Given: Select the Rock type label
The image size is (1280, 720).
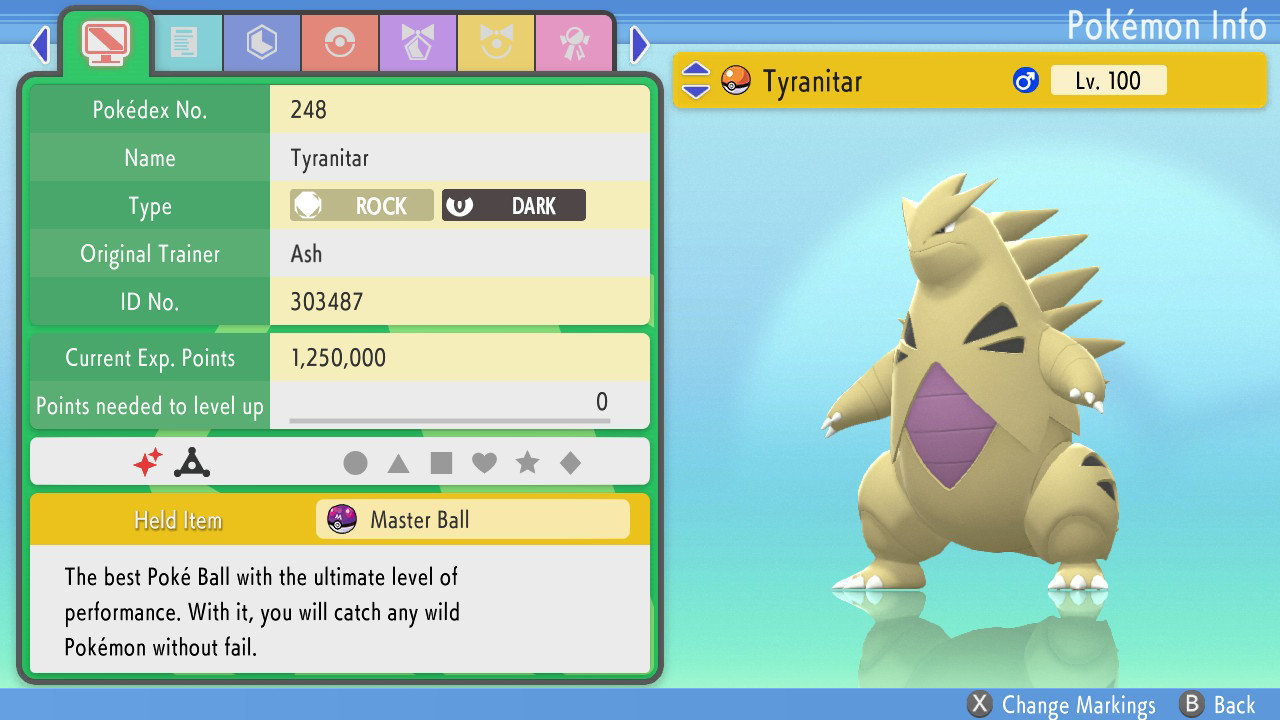Looking at the screenshot, I should click(x=360, y=205).
